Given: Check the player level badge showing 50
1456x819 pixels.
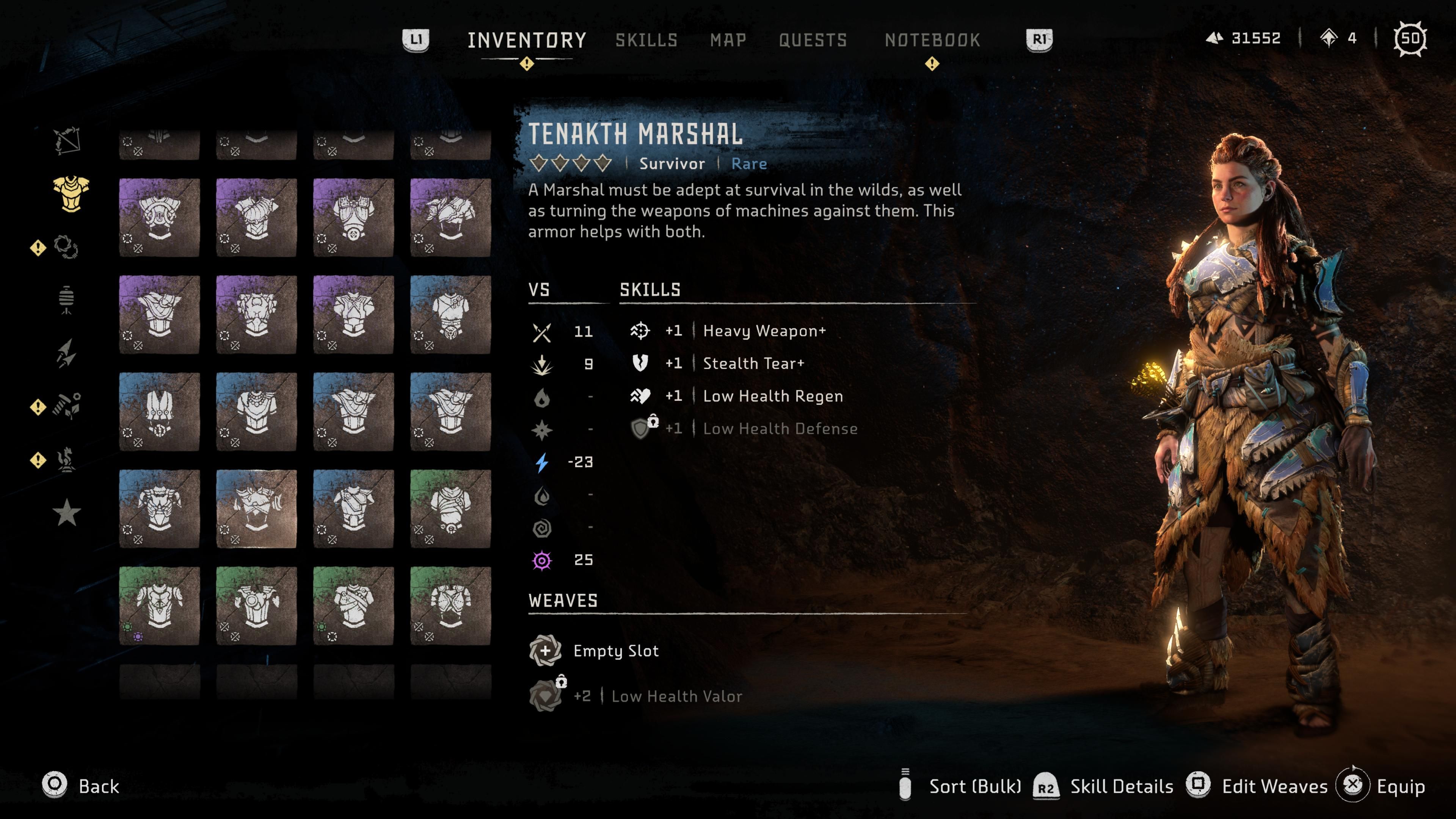Looking at the screenshot, I should (x=1410, y=38).
